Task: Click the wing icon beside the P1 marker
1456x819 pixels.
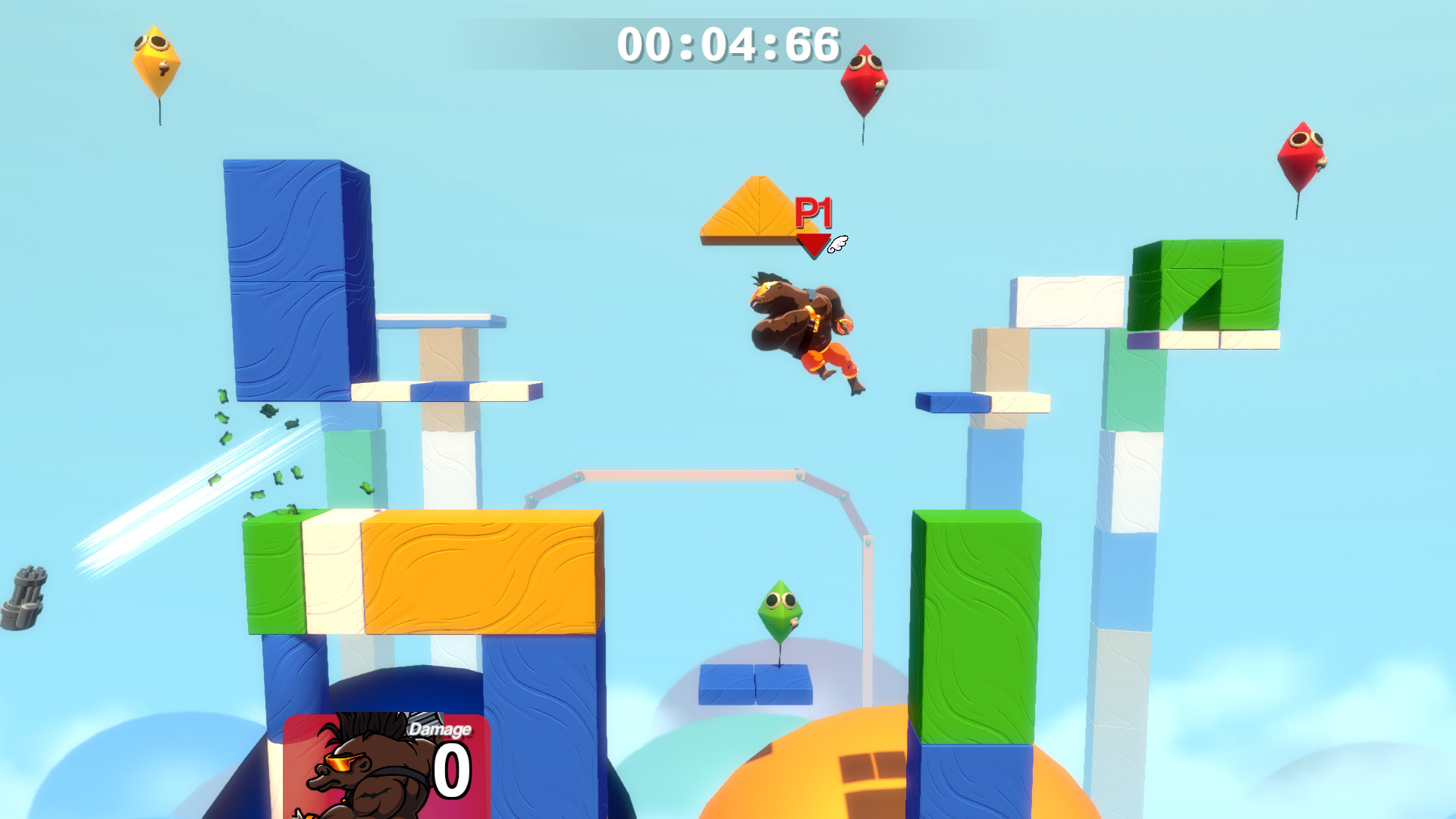Action: [836, 243]
